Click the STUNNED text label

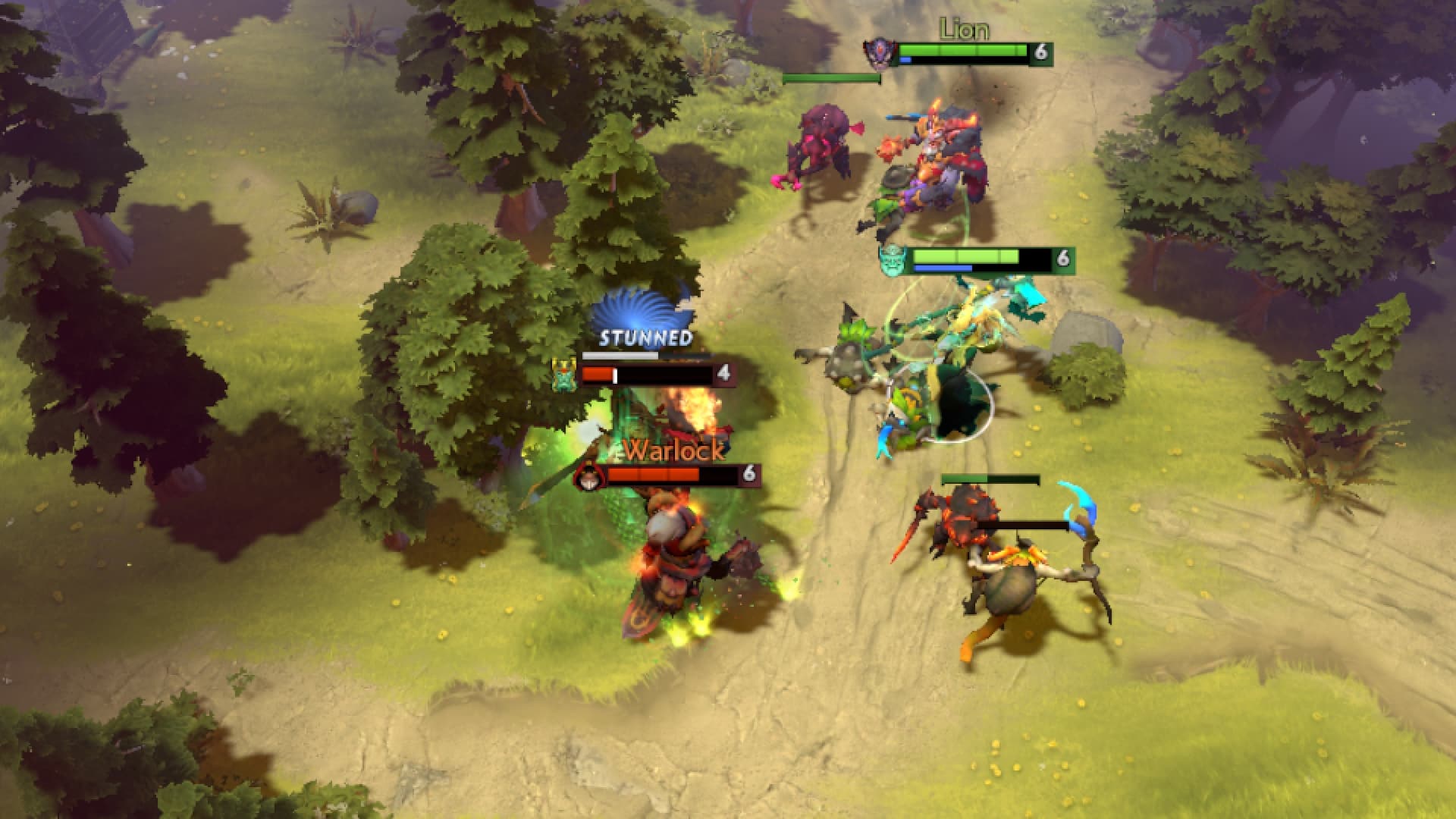tap(644, 337)
